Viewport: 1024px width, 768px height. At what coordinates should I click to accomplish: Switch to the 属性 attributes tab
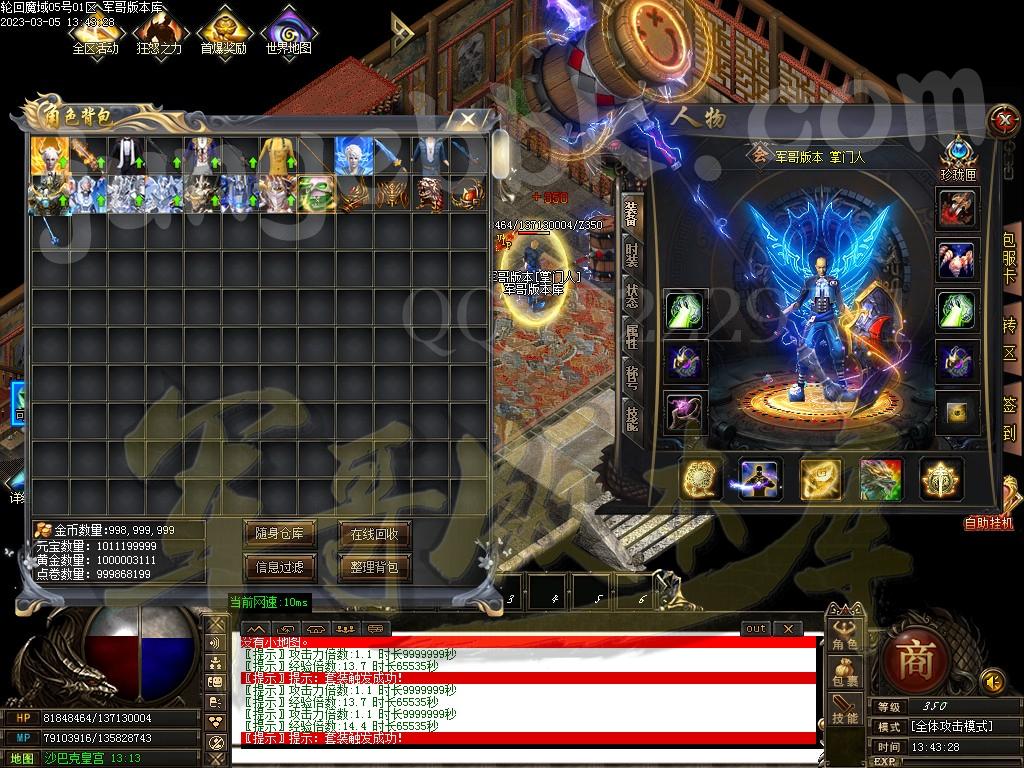coord(631,337)
